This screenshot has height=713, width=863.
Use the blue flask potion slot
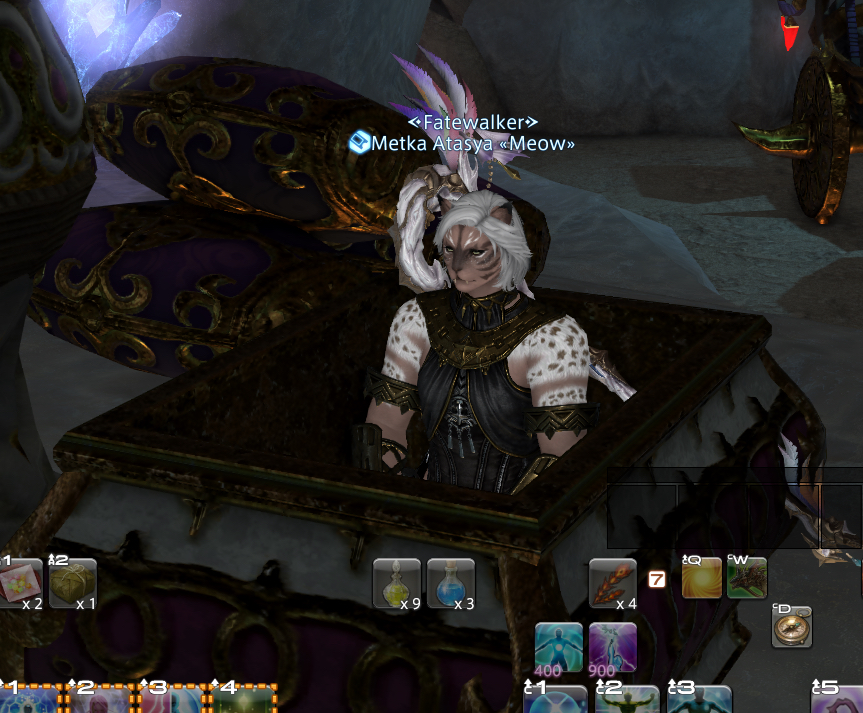pos(450,583)
